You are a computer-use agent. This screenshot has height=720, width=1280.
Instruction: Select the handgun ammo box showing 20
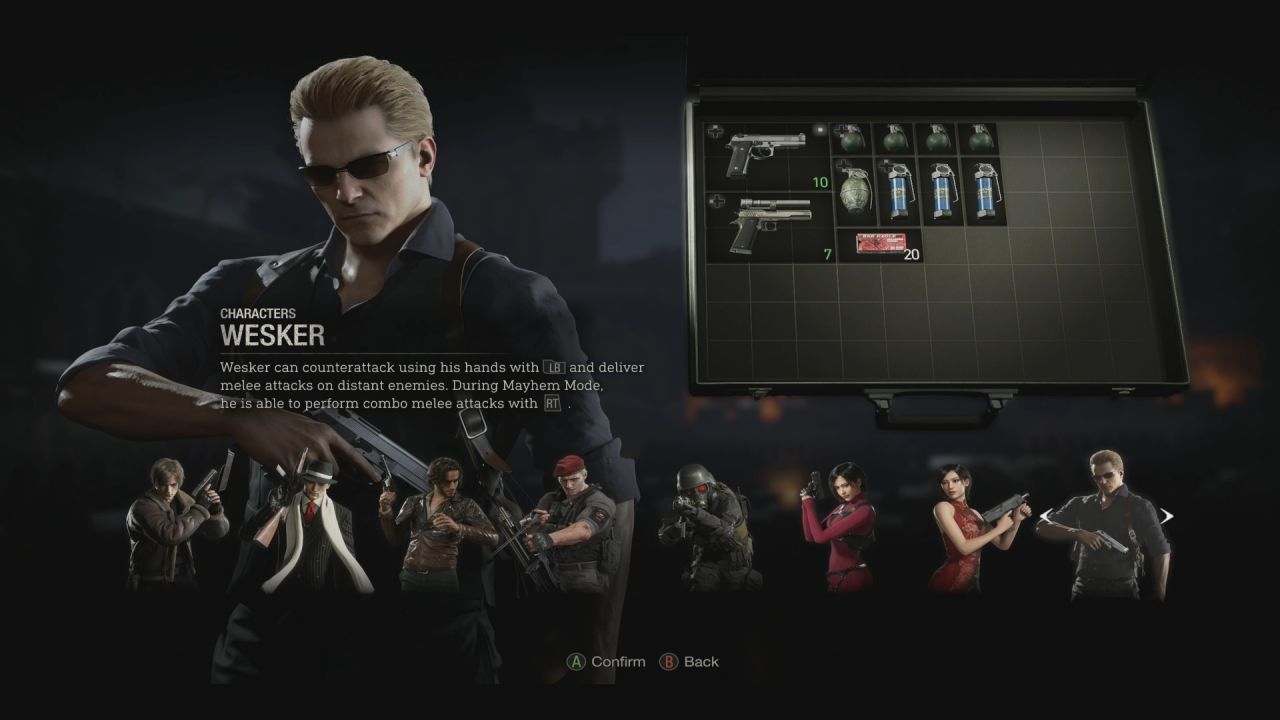point(880,240)
